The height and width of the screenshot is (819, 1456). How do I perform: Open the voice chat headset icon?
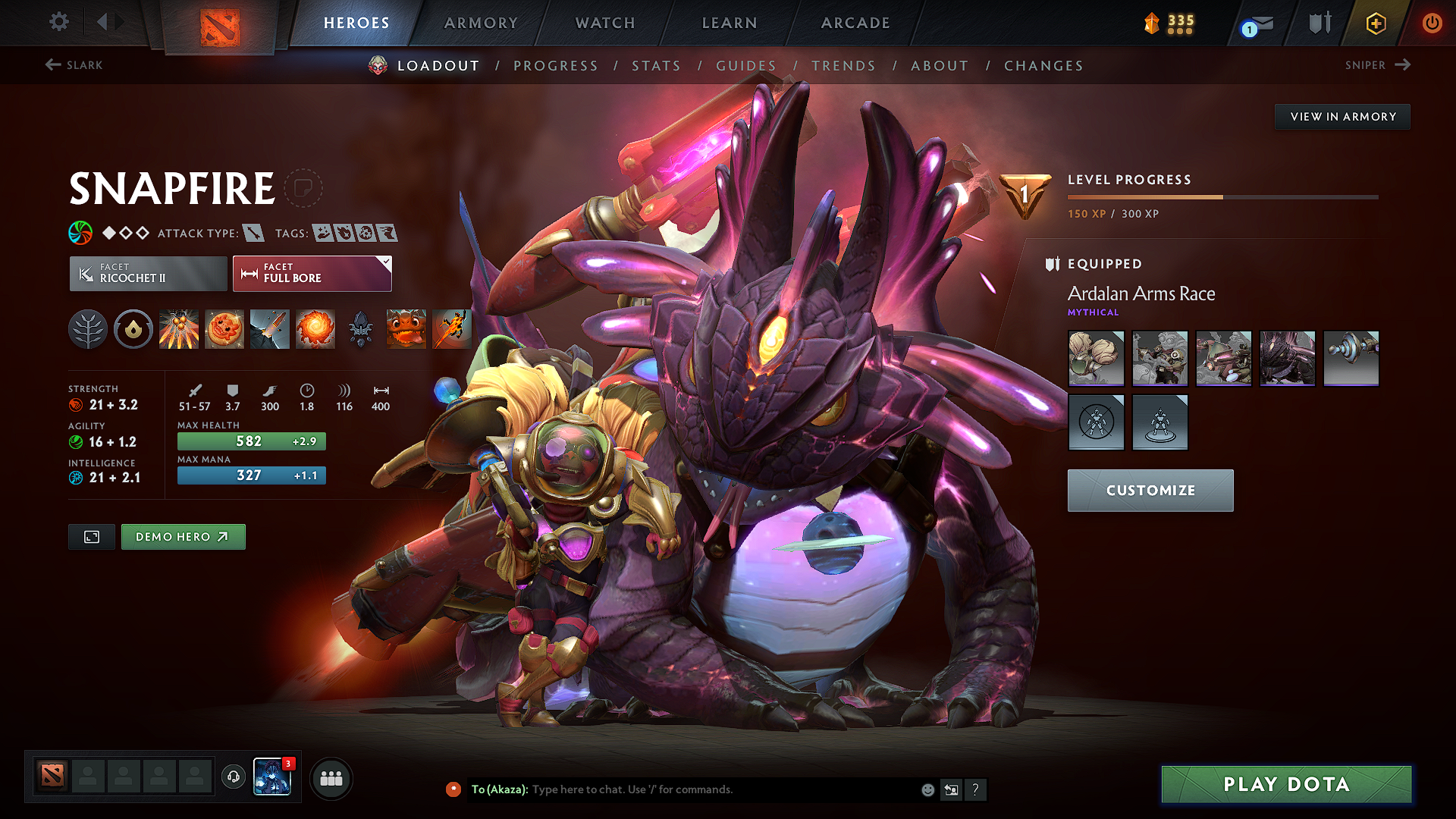click(233, 777)
